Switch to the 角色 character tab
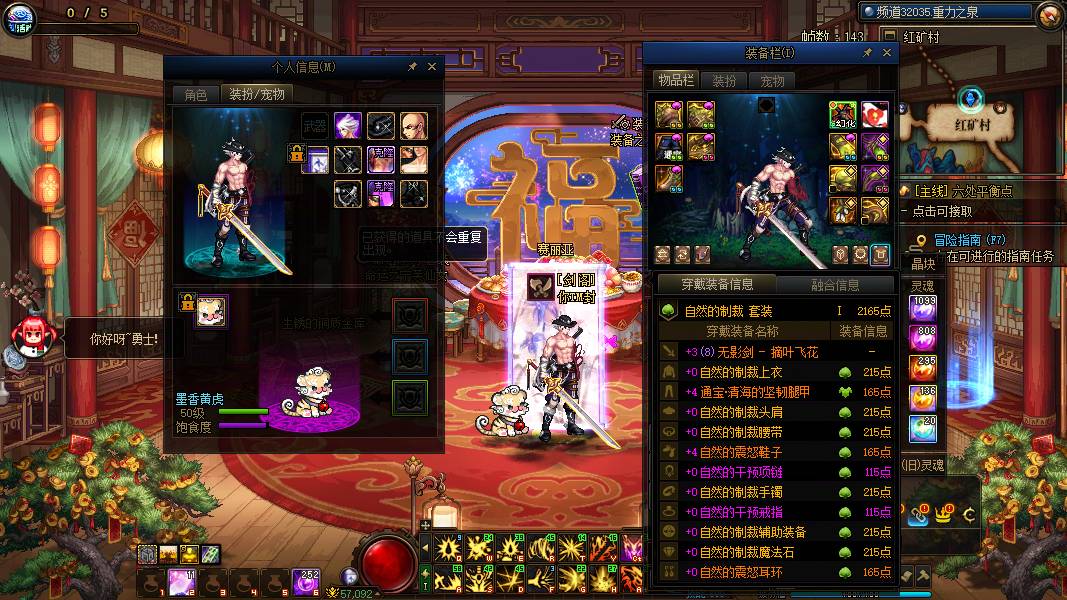1067x600 pixels. point(195,95)
